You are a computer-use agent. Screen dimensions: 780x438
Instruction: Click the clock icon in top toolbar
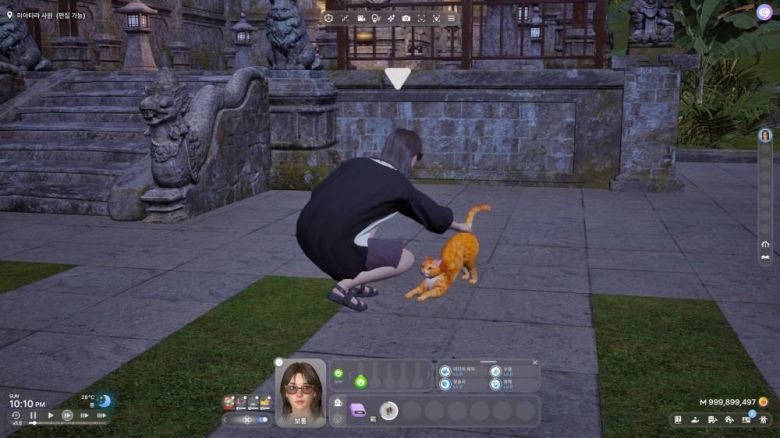pos(329,18)
